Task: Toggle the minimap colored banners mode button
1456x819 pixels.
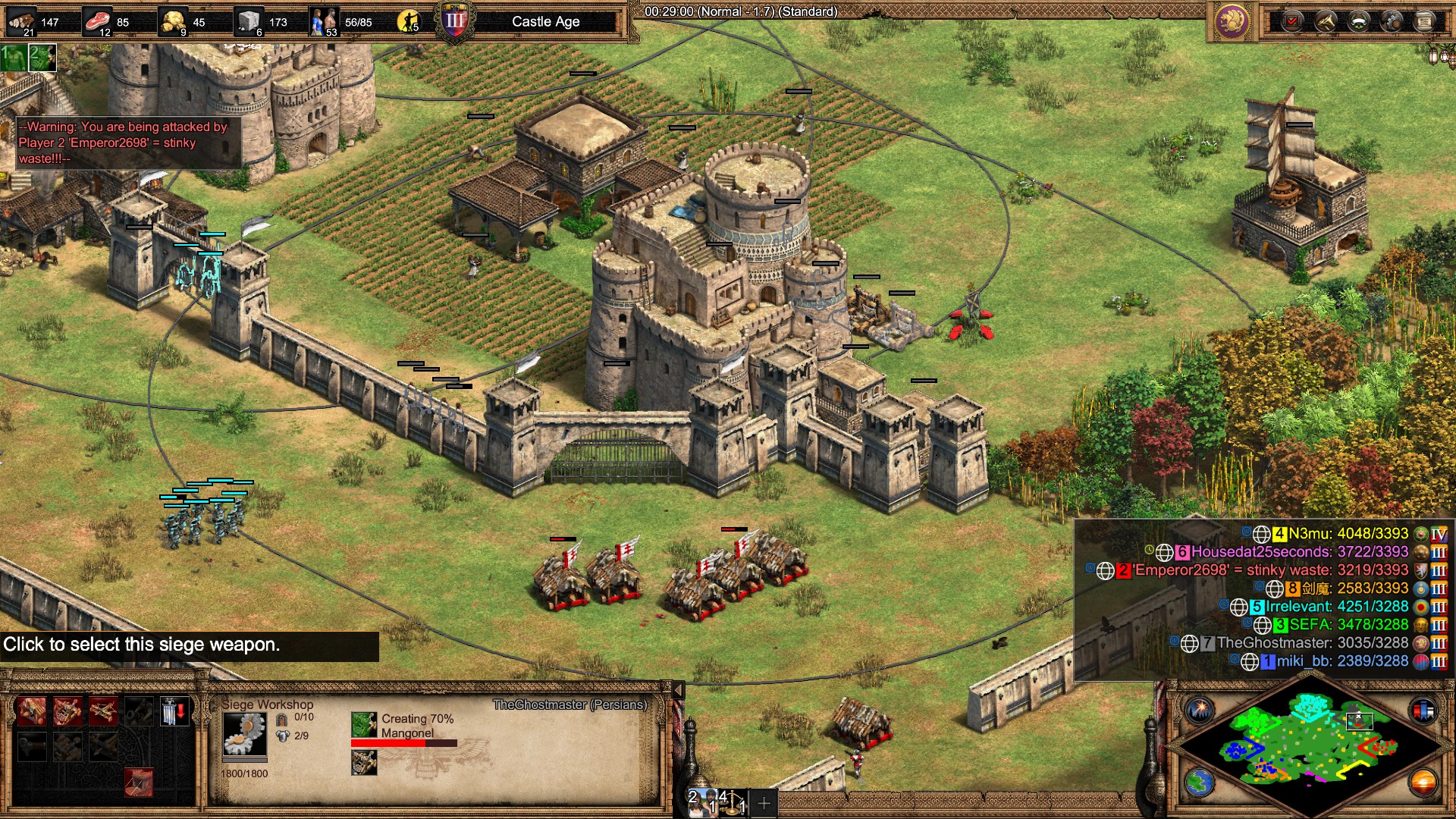Action: 1423,711
